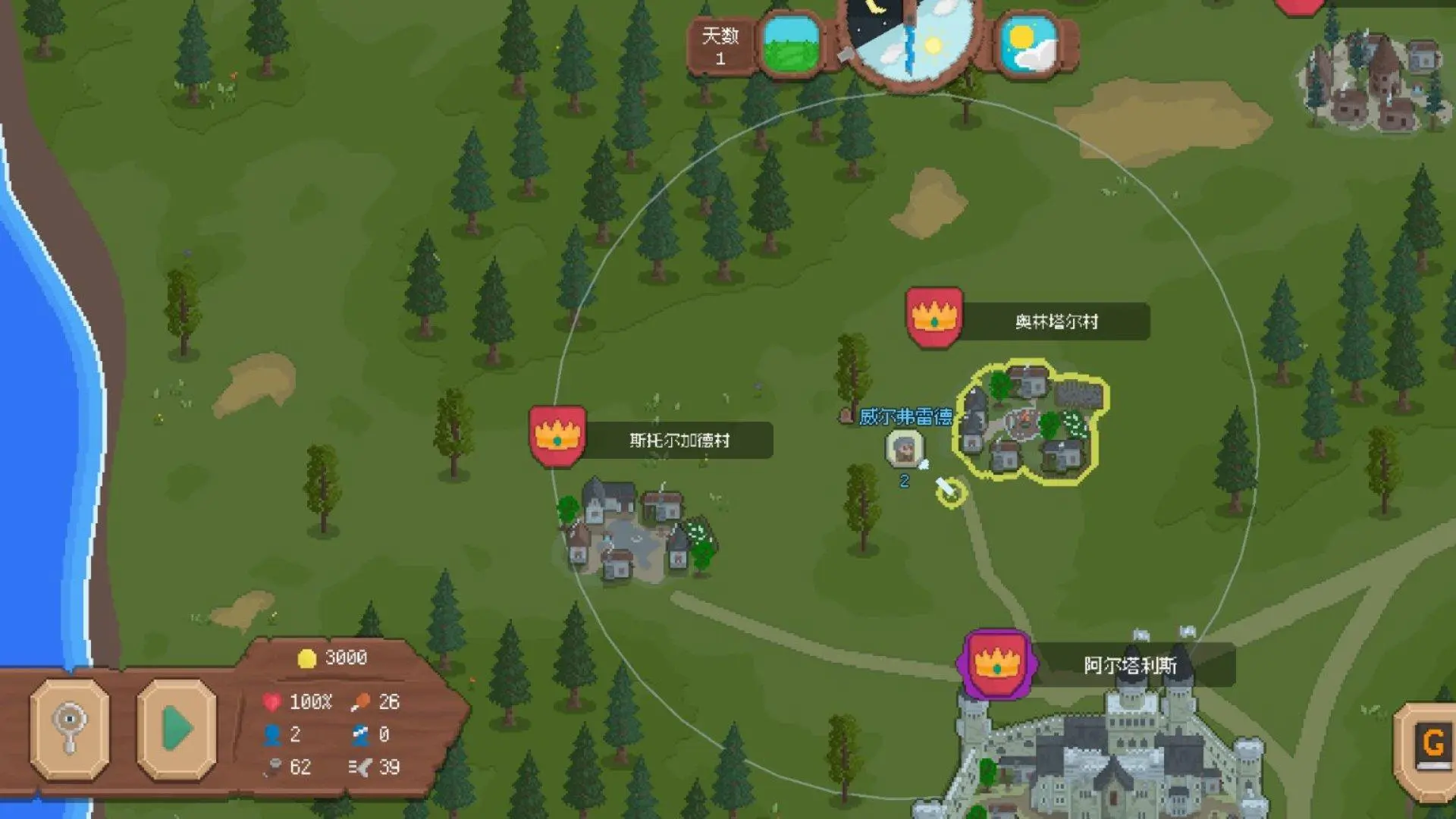The width and height of the screenshot is (1456, 819).
Task: Click the gold coin counter showing 3000
Action: click(x=330, y=657)
